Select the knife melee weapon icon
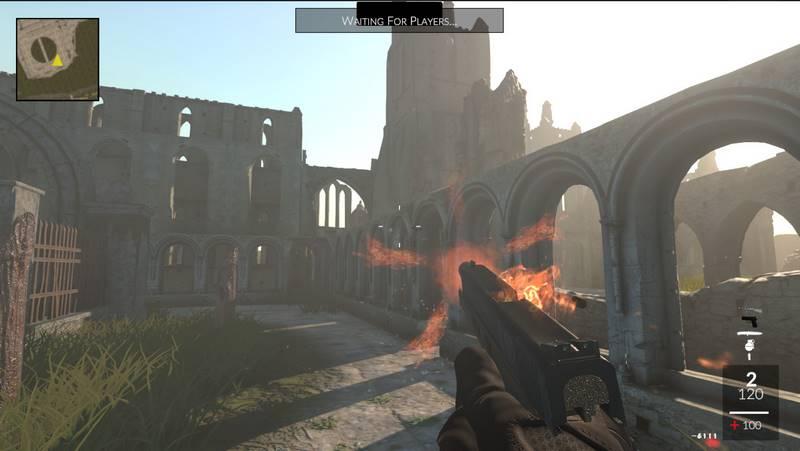The height and width of the screenshot is (451, 800). pos(749,335)
